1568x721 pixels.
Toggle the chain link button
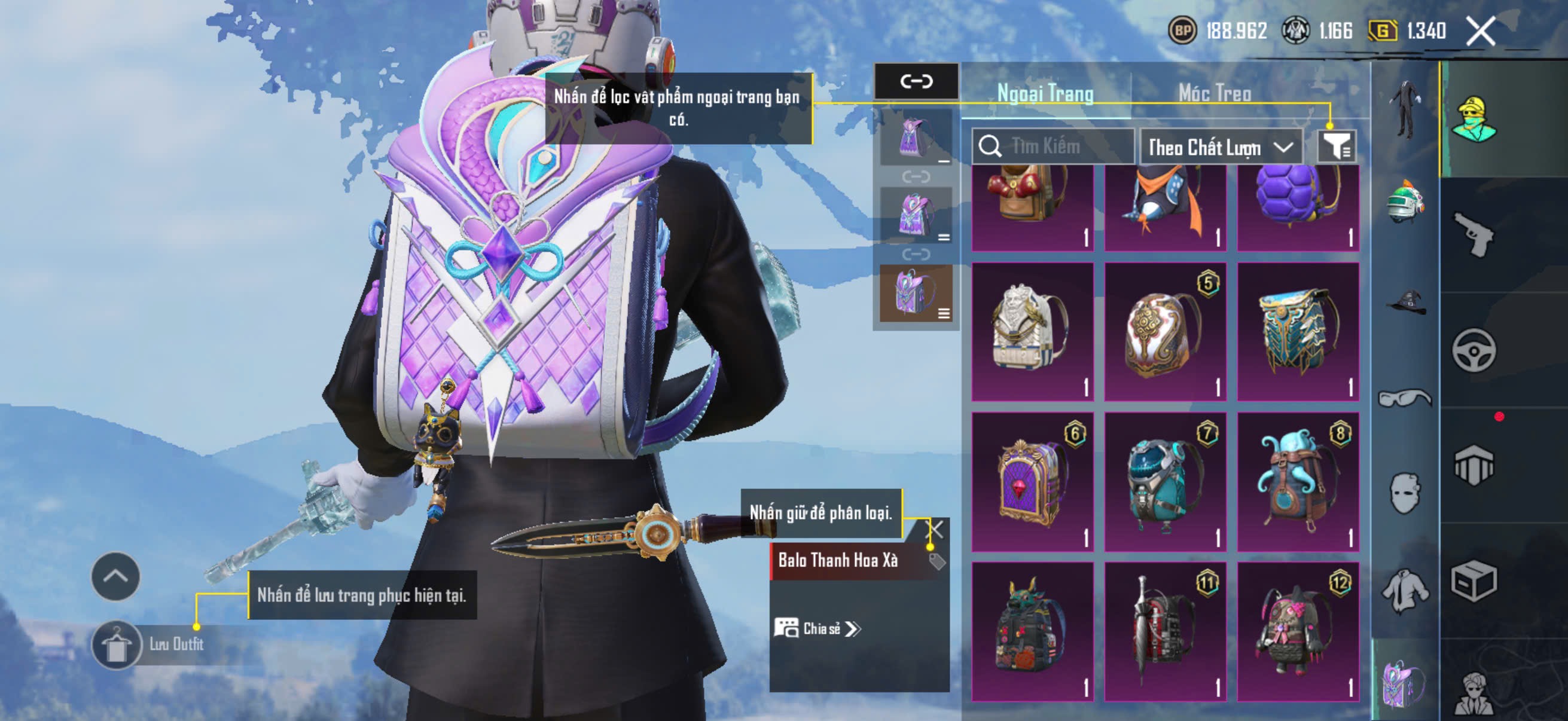(x=916, y=81)
